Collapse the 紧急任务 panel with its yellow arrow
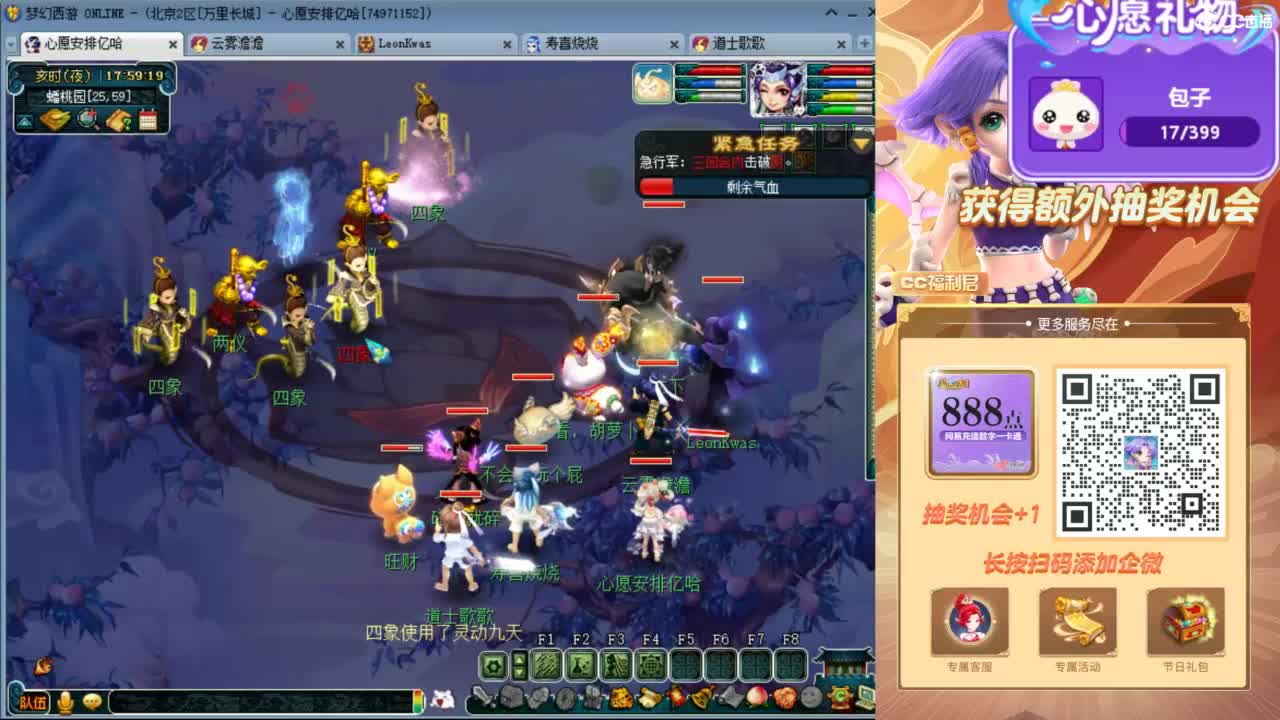Image resolution: width=1280 pixels, height=720 pixels. click(x=860, y=144)
